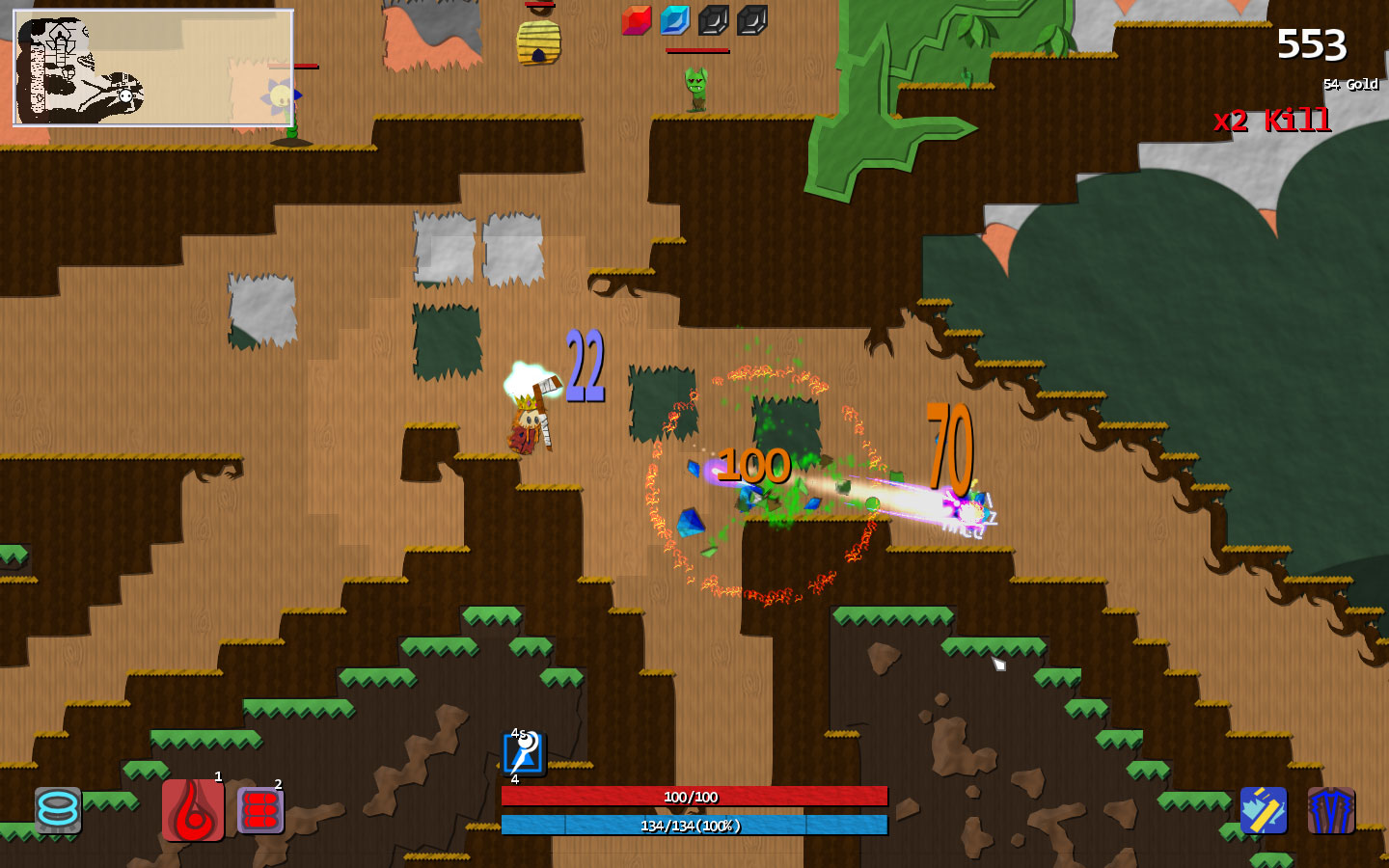1389x868 pixels.
Task: Click the cyan spring coil ability icon
Action: tap(58, 810)
